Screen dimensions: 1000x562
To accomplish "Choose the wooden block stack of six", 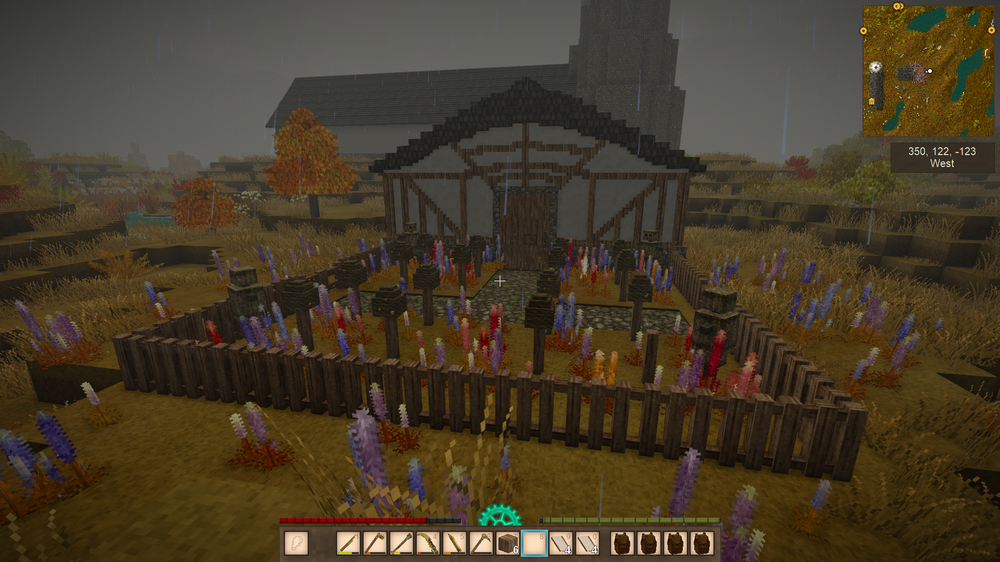I will click(507, 543).
